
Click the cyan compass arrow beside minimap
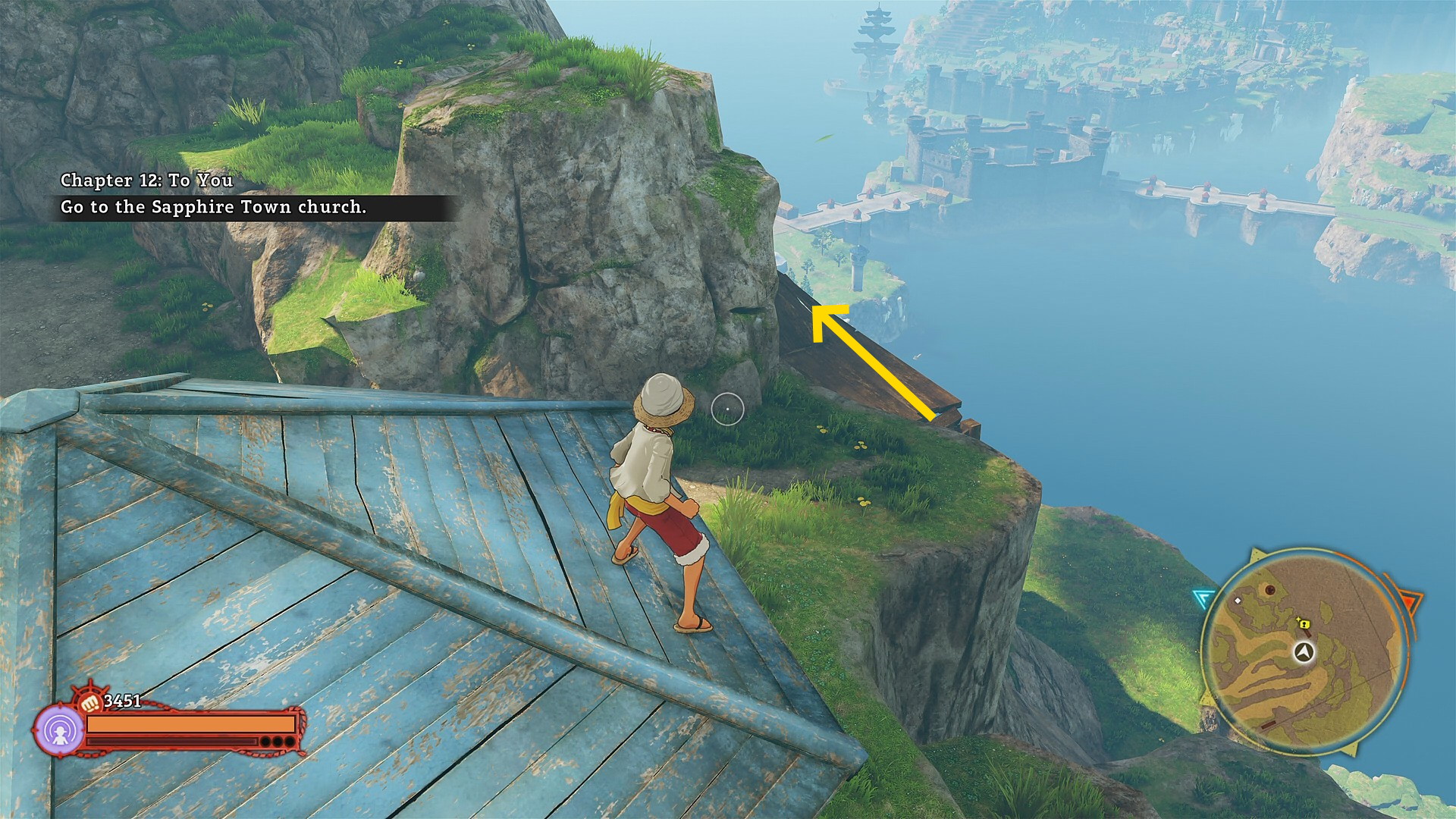[x=1203, y=599]
